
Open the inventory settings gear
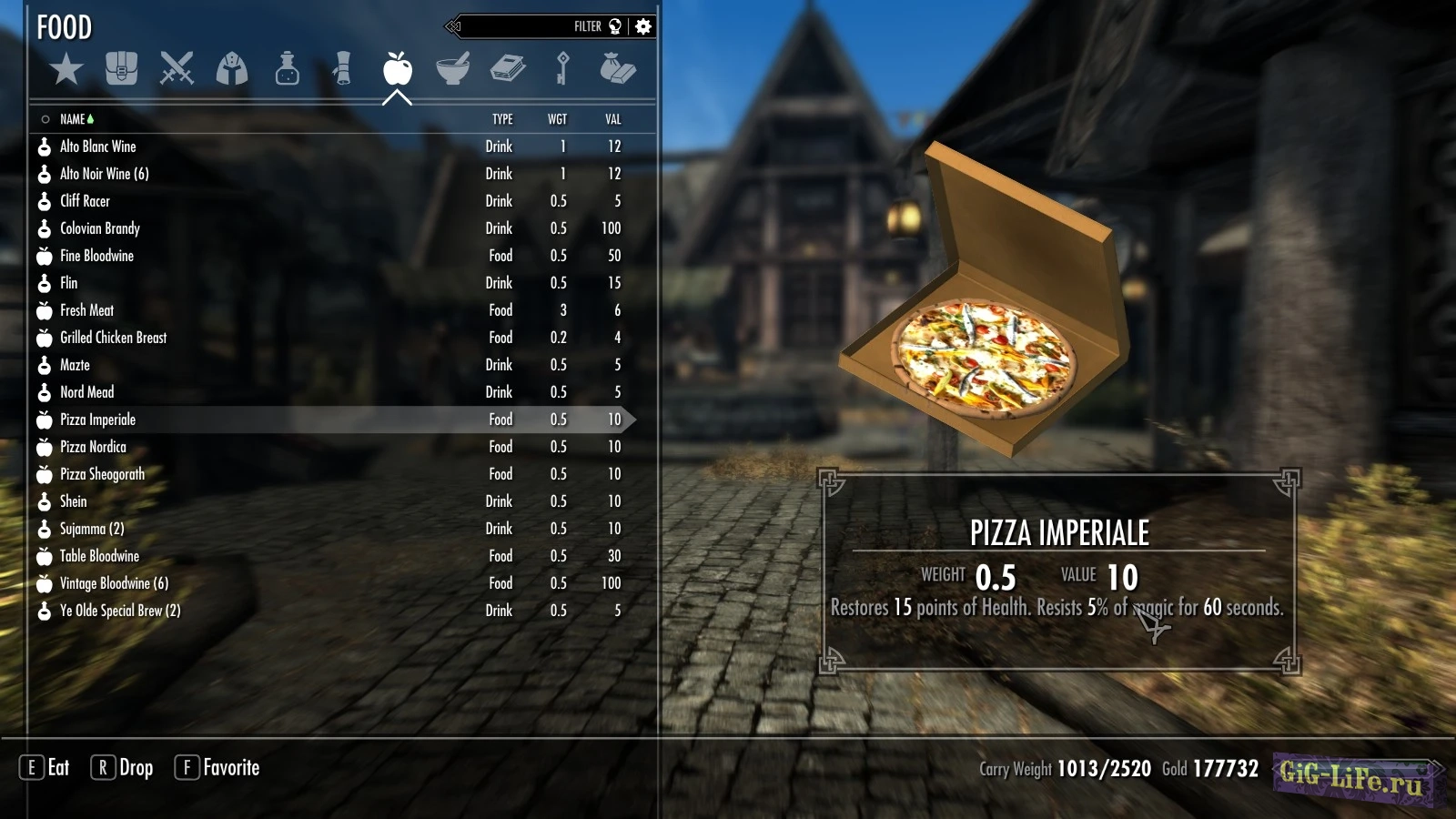pyautogui.click(x=643, y=26)
